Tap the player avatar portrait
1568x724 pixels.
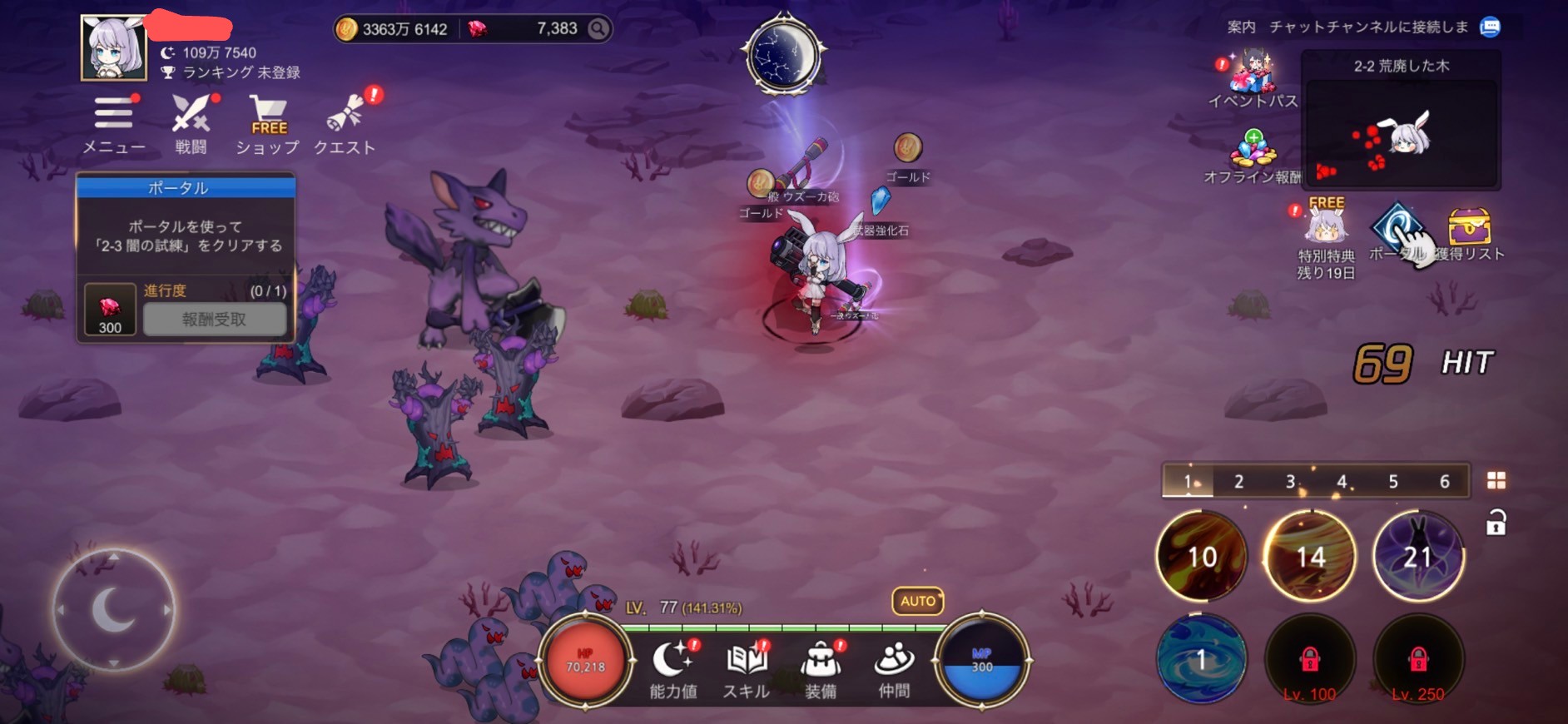pyautogui.click(x=114, y=48)
